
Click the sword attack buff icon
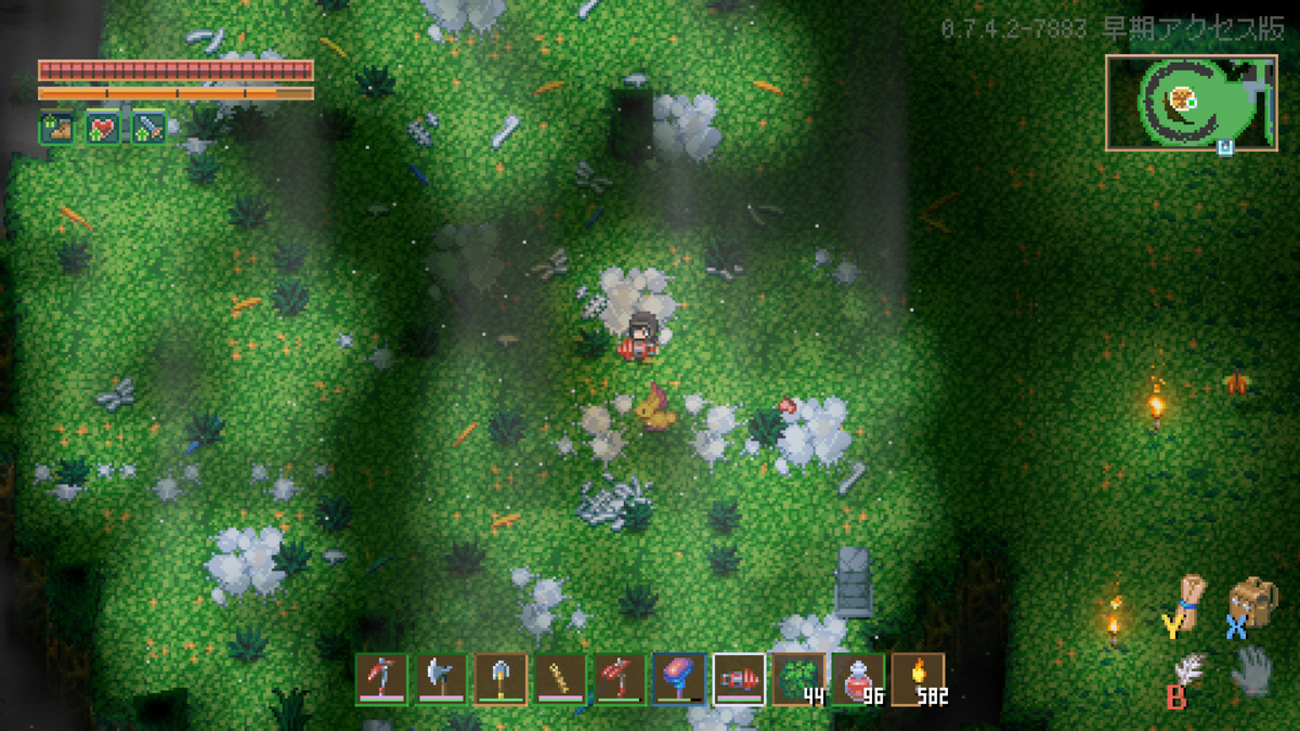point(149,128)
